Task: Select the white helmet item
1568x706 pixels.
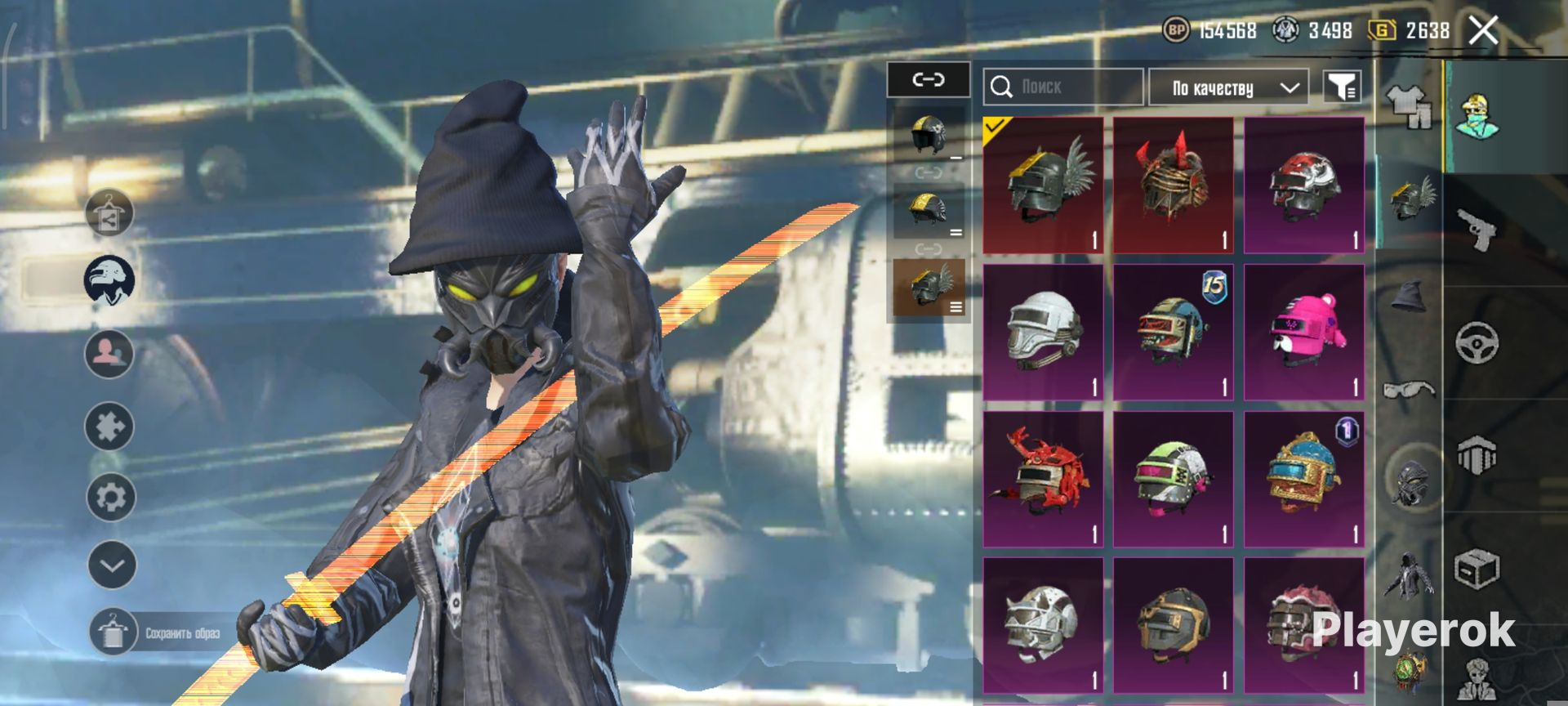Action: pos(1043,332)
